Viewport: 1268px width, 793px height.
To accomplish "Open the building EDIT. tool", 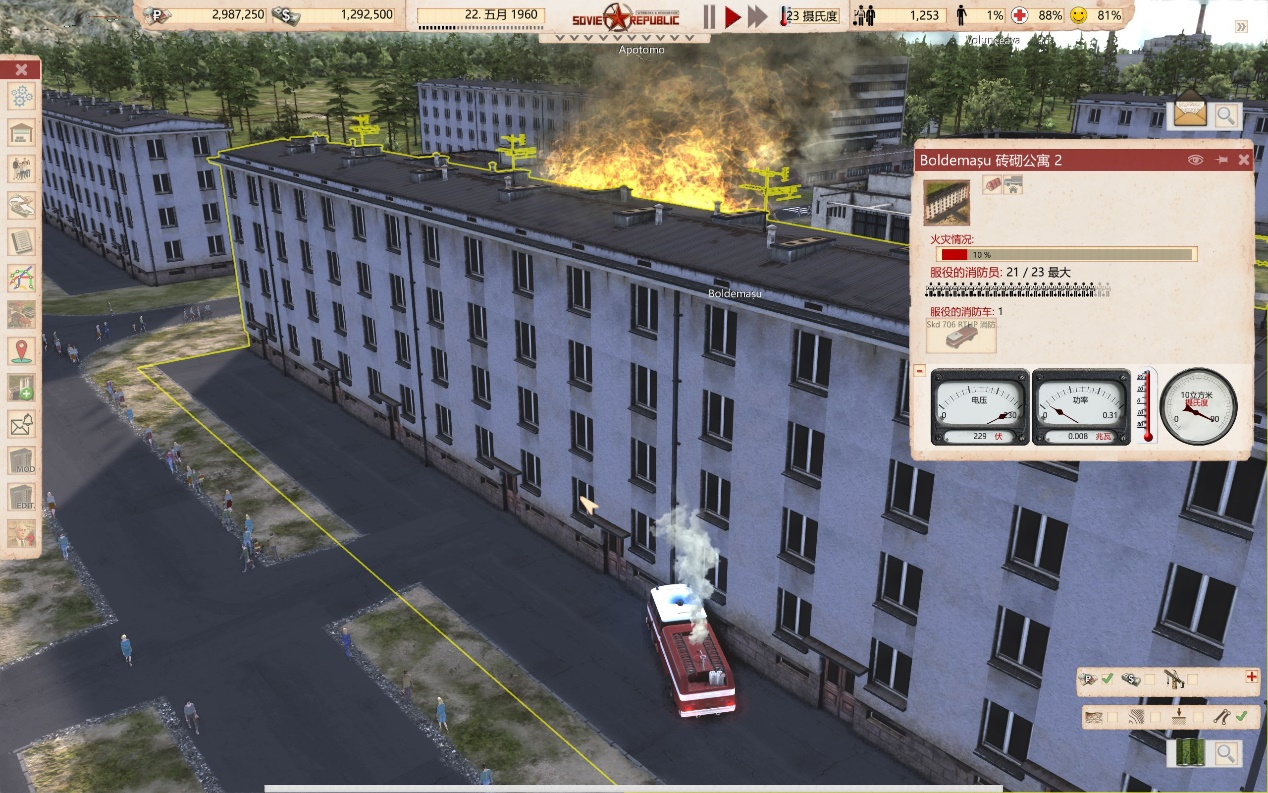I will (22, 497).
